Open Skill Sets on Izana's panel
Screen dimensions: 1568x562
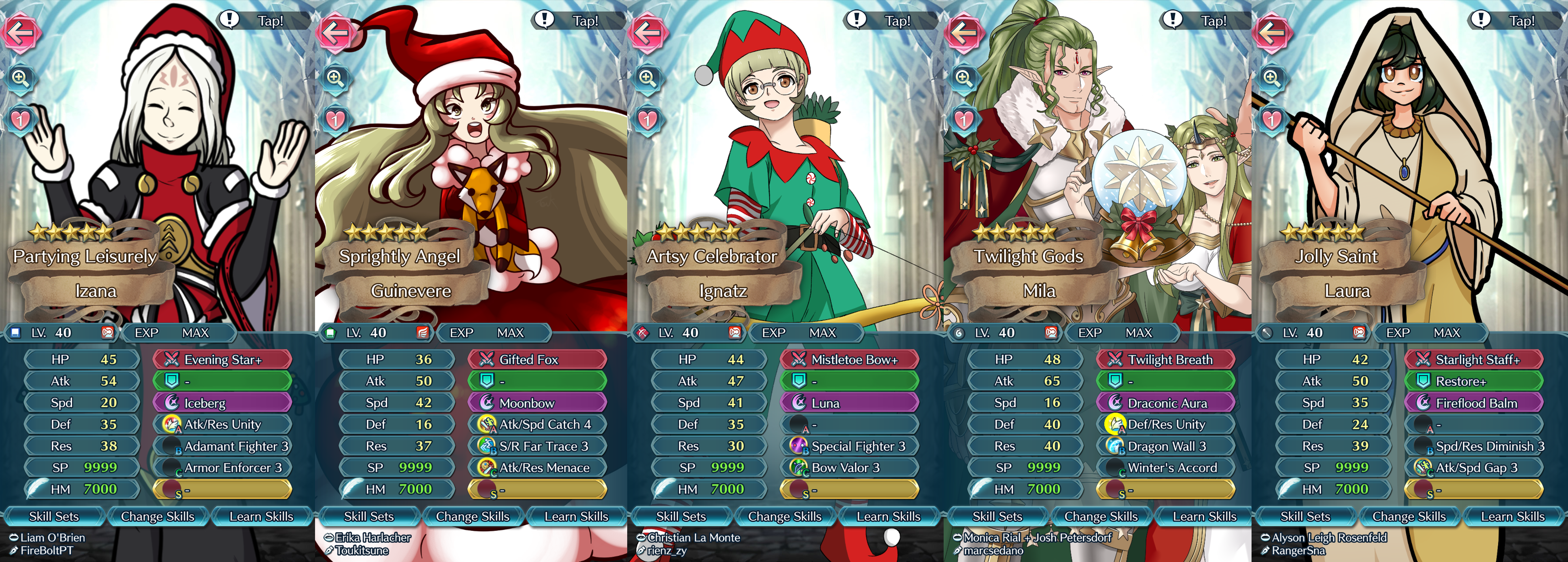click(54, 516)
